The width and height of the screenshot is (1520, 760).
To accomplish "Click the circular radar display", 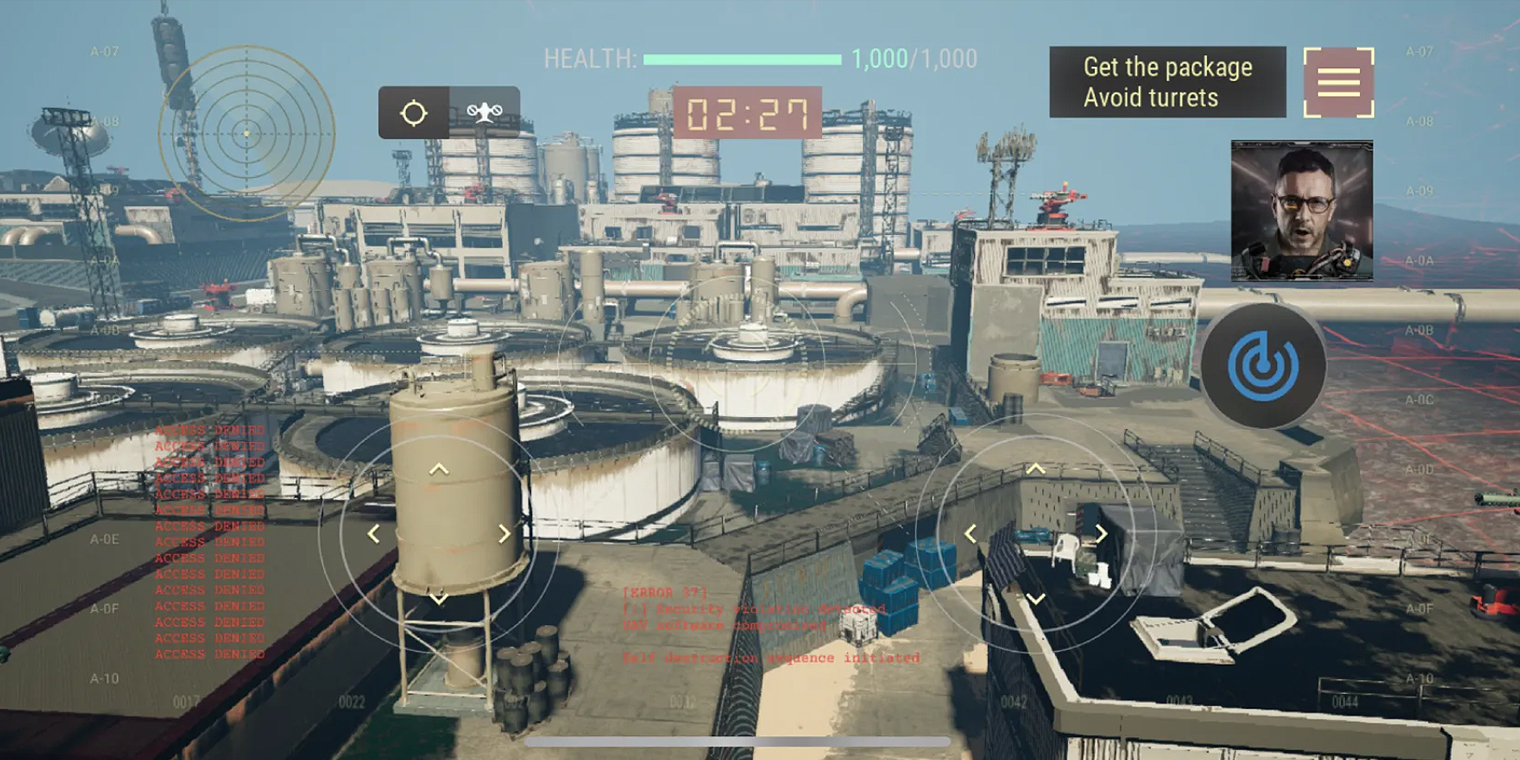I will [246, 133].
